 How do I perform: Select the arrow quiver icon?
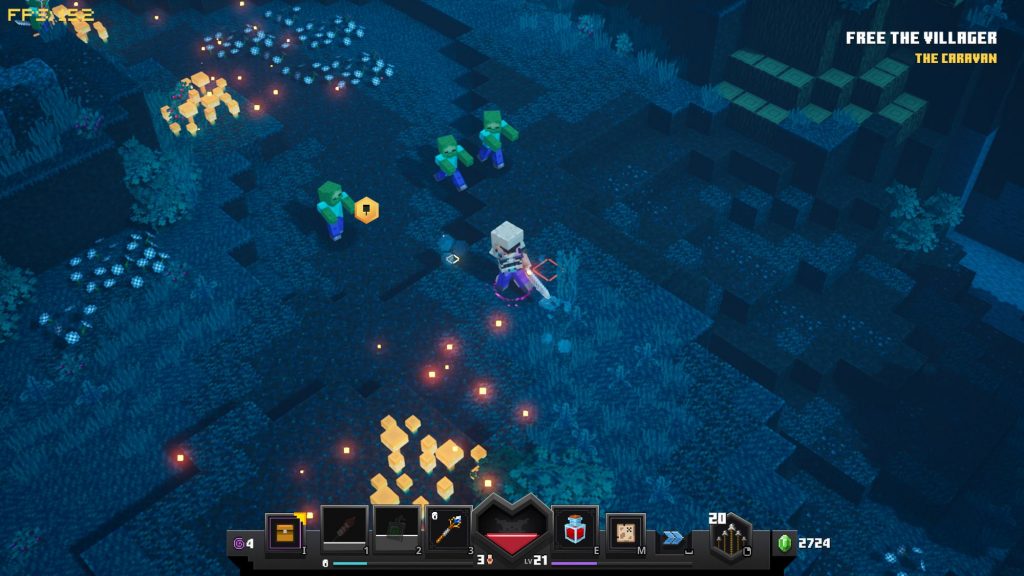732,539
